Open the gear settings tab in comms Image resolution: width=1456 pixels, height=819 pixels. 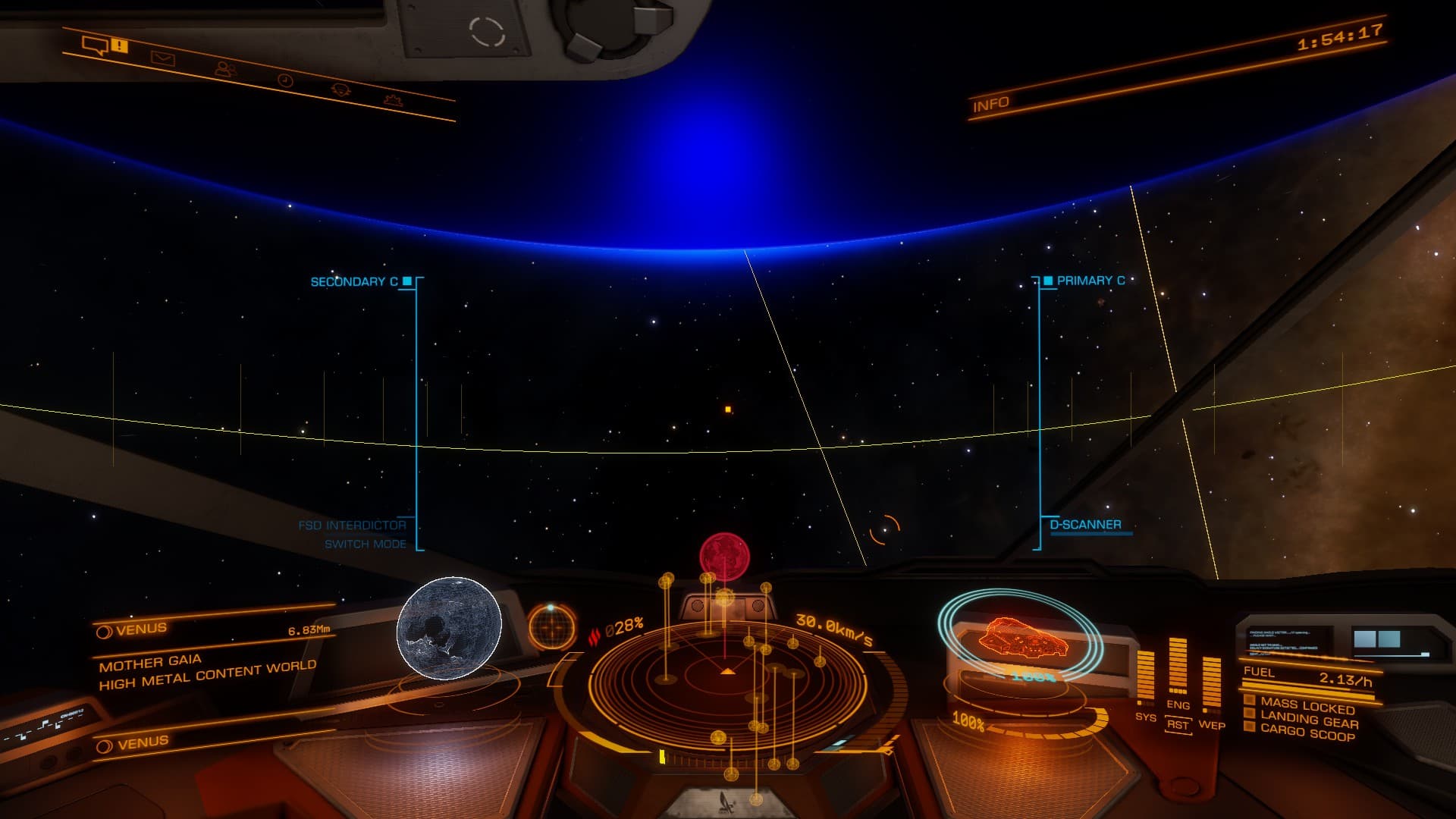(341, 89)
